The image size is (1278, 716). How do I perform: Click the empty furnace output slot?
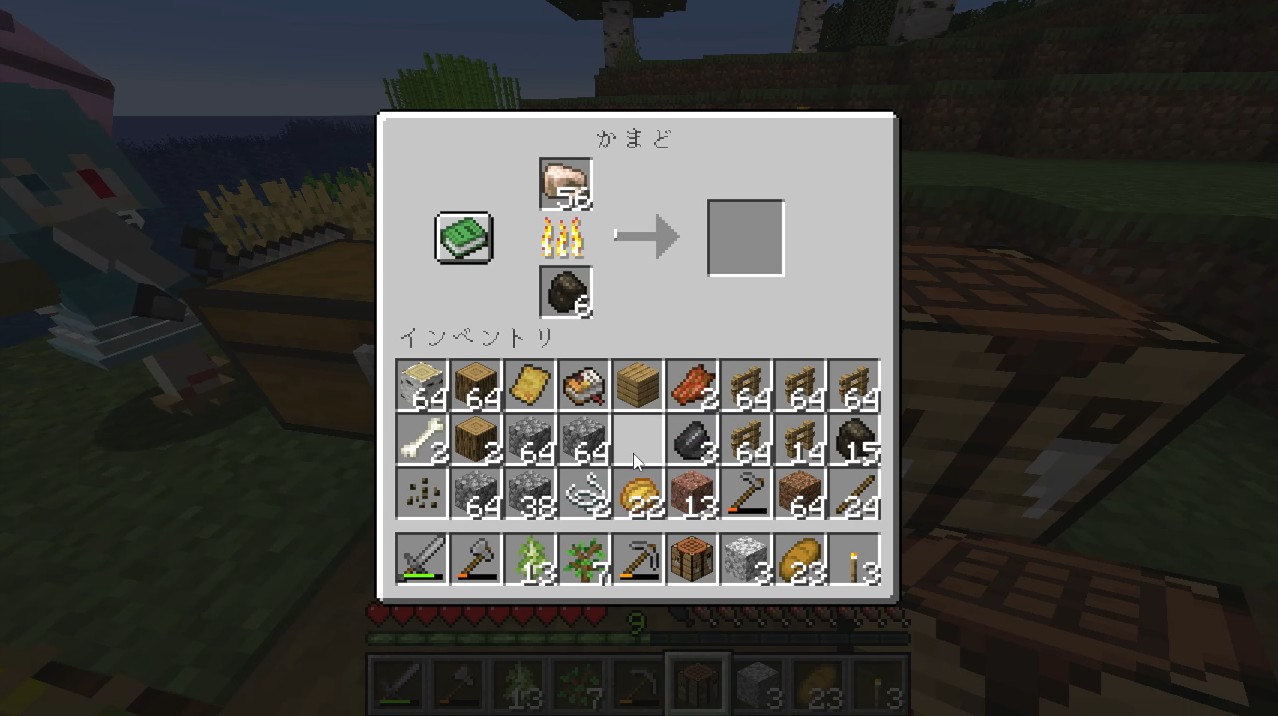(x=745, y=238)
